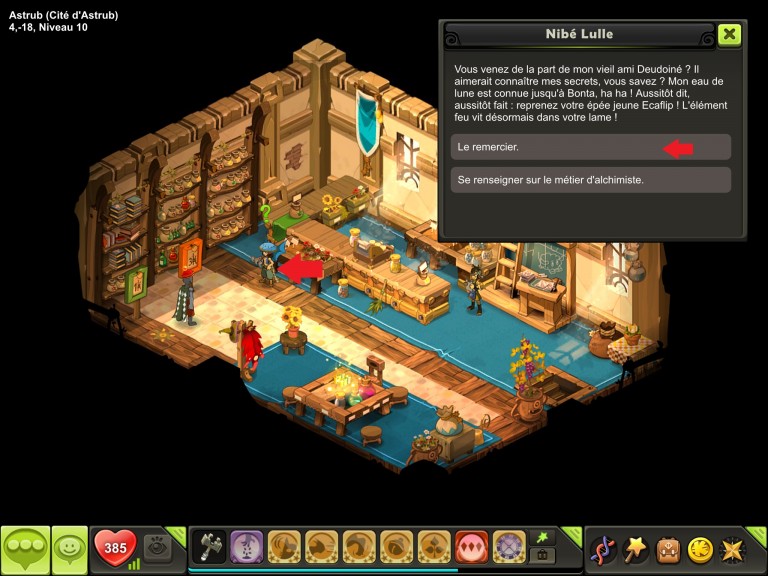Switch to the green star spells bar
This screenshot has height=576, width=768.
click(x=543, y=538)
